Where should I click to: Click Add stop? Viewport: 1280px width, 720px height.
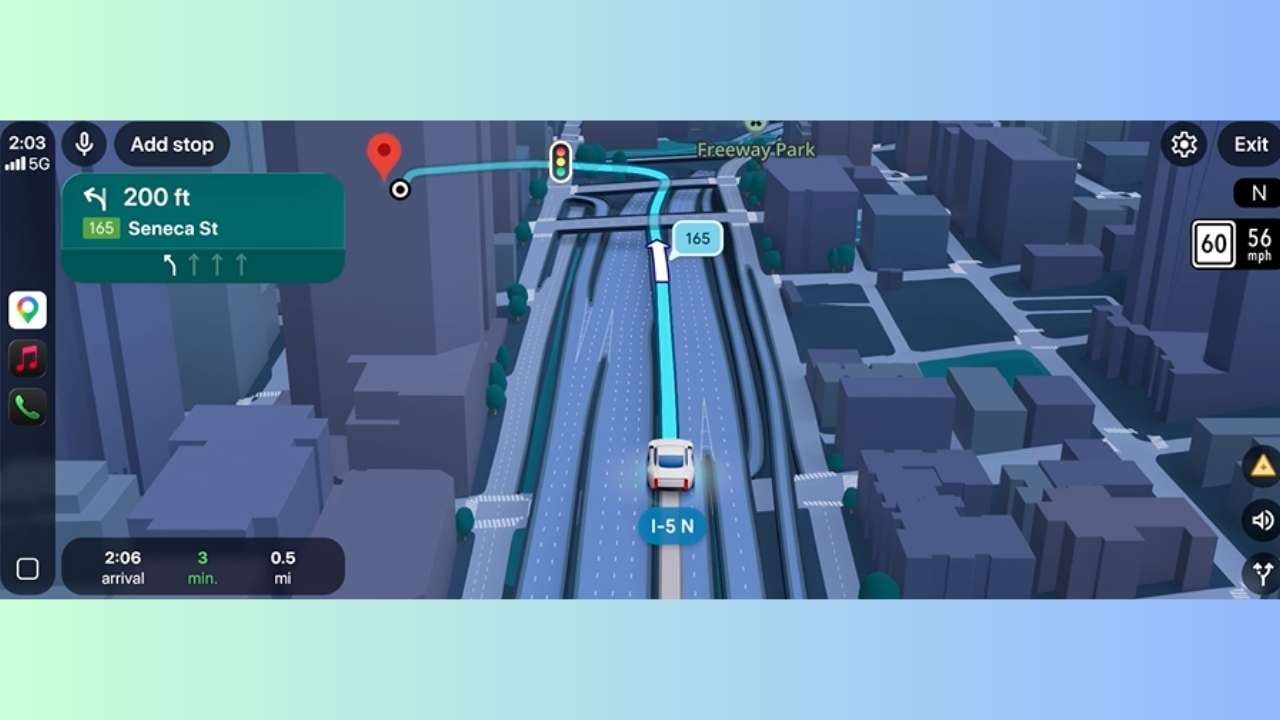[x=171, y=144]
